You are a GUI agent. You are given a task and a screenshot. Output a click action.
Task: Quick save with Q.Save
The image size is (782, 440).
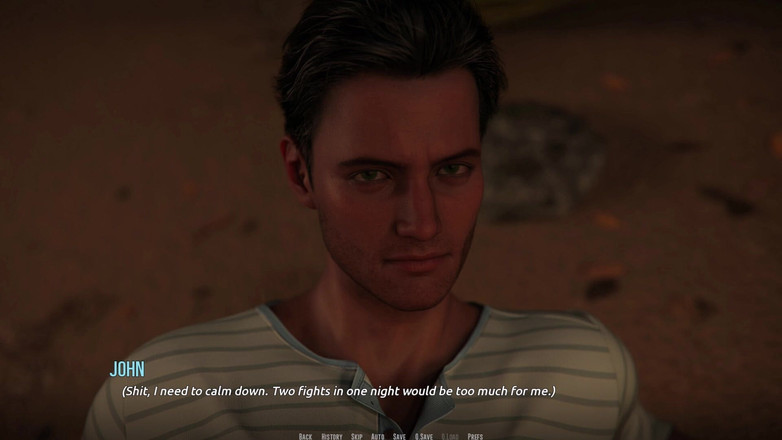(423, 436)
